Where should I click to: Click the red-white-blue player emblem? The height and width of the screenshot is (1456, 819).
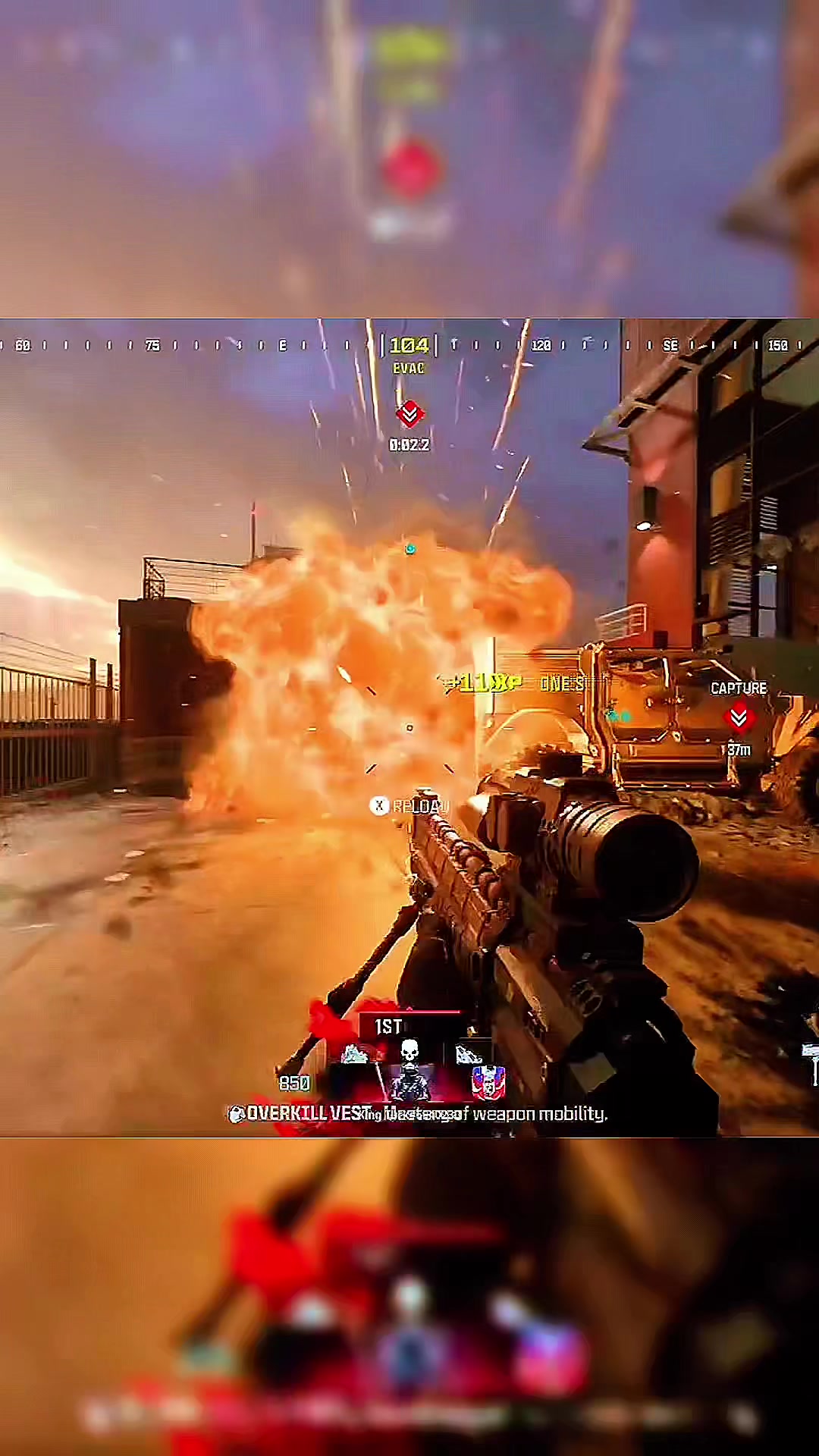[488, 1082]
